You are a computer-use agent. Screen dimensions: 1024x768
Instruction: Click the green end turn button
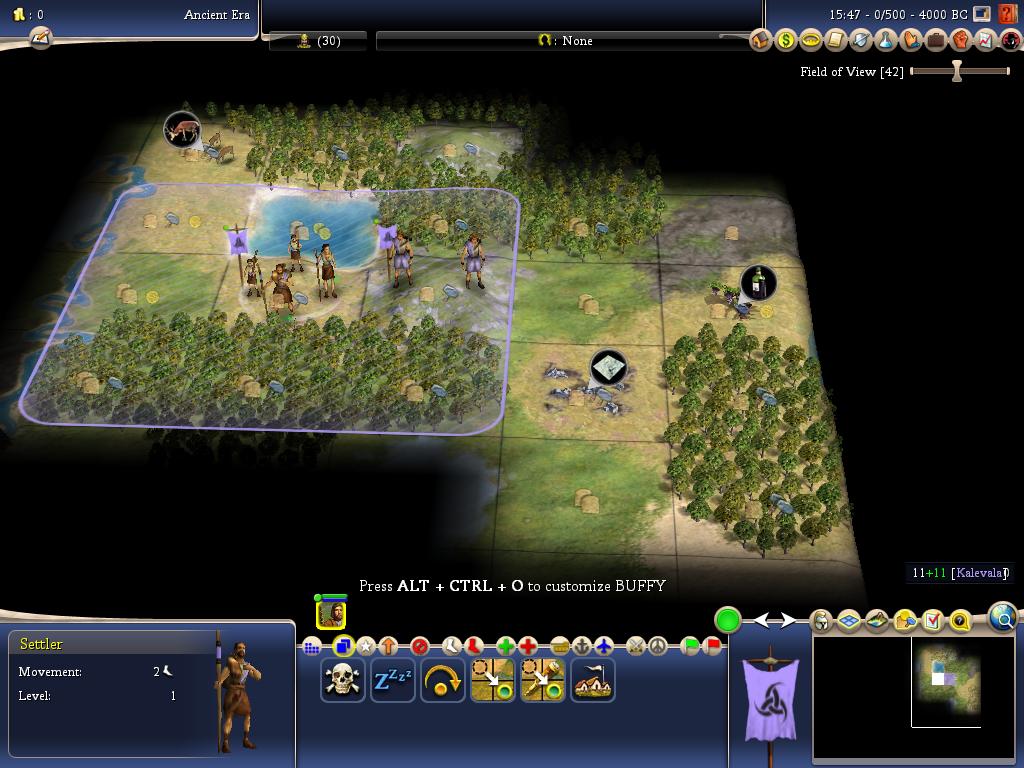727,620
